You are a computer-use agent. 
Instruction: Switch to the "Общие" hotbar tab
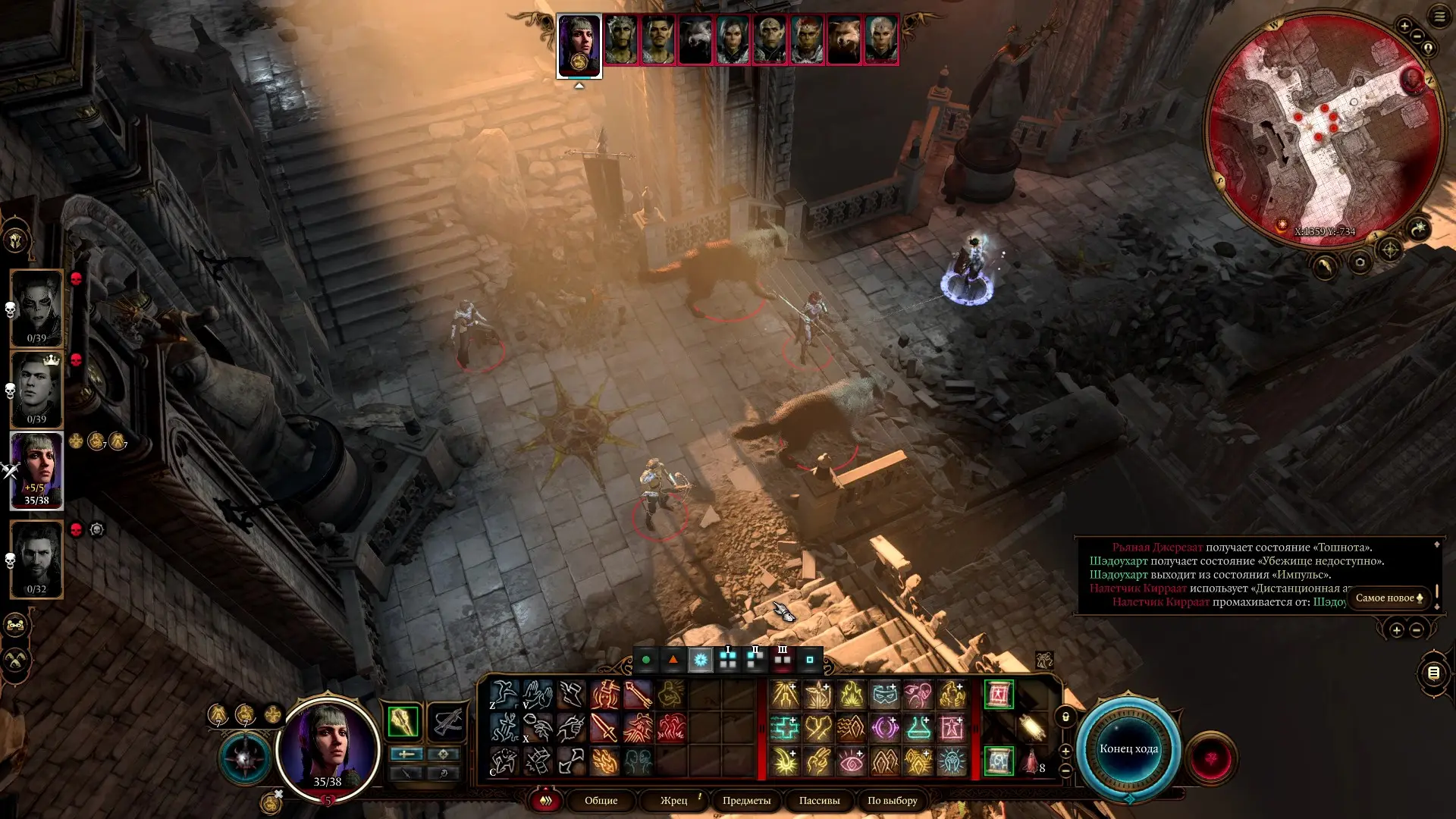coord(601,801)
